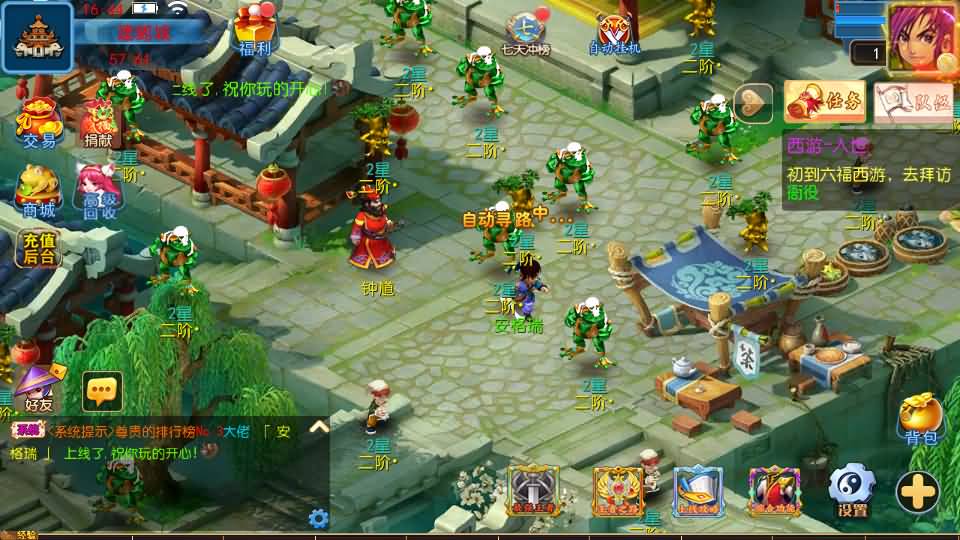Switch to the 任务 quest tab
Viewport: 960px width, 540px height.
coord(825,100)
